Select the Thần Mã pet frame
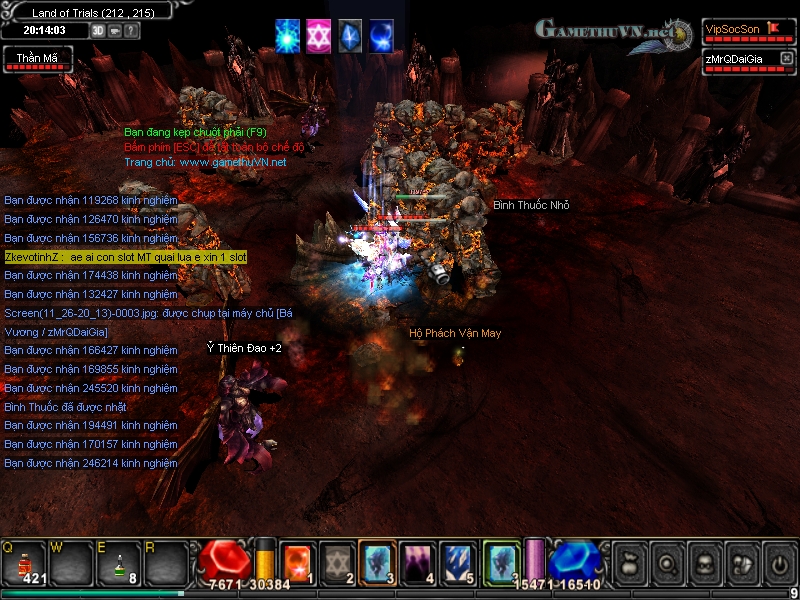The width and height of the screenshot is (800, 600). [37, 59]
